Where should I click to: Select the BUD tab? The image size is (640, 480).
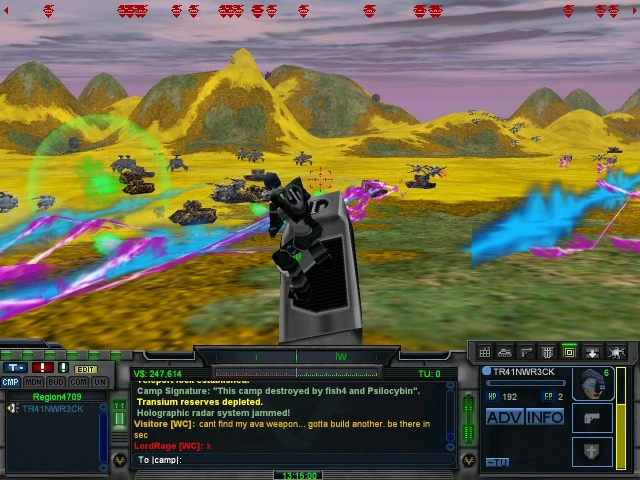point(56,382)
